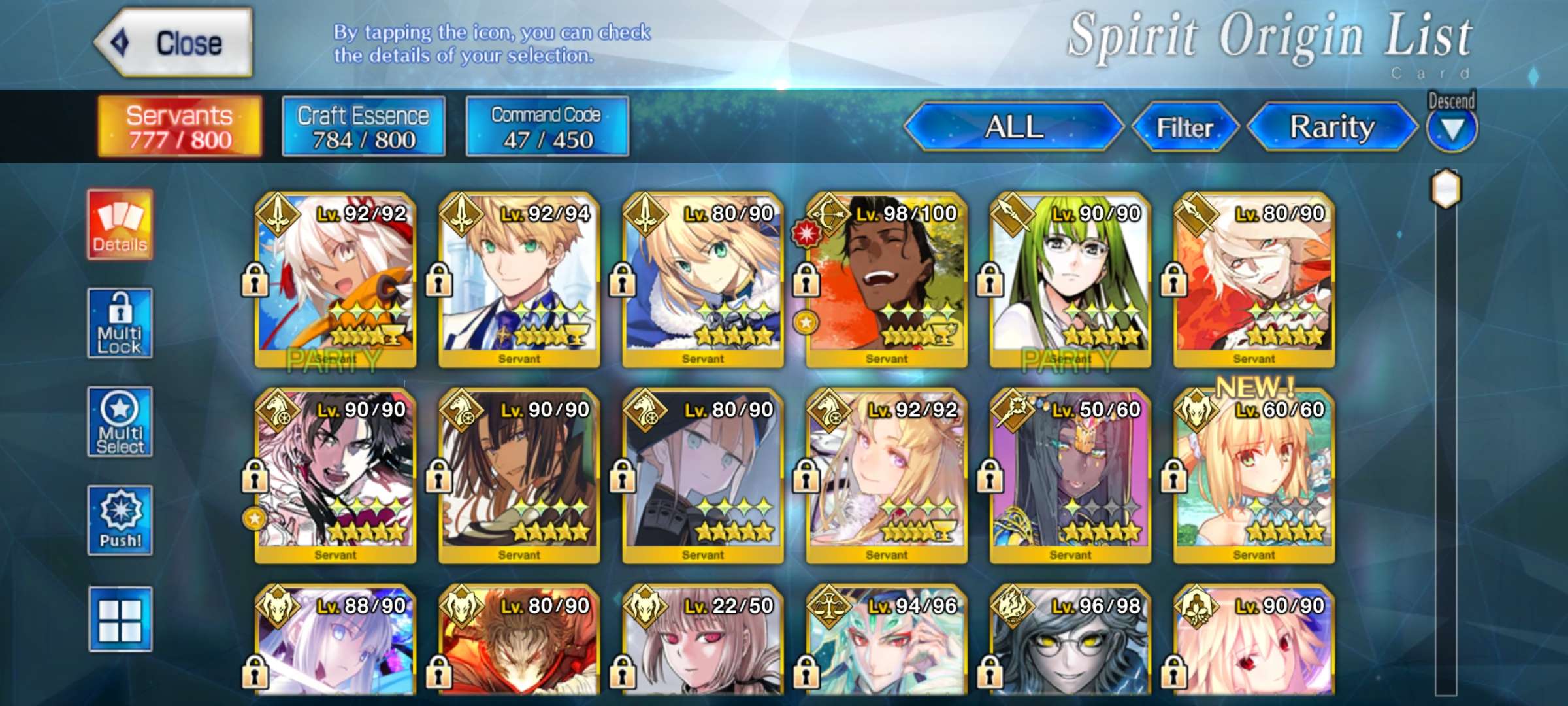
Task: Choose the green-haired Lv. 90/90 Lancer card
Action: coord(1070,279)
